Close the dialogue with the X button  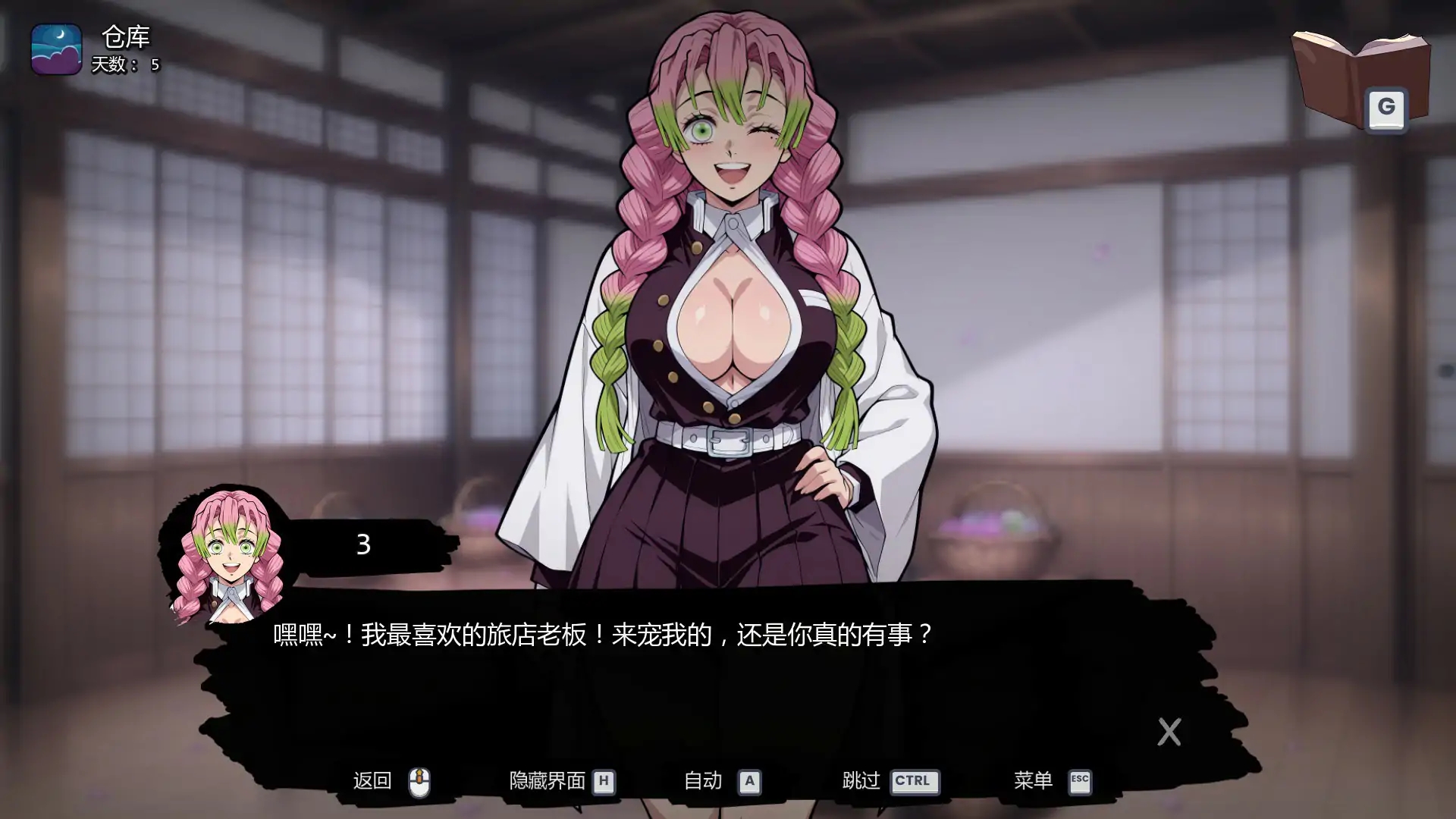[1169, 732]
